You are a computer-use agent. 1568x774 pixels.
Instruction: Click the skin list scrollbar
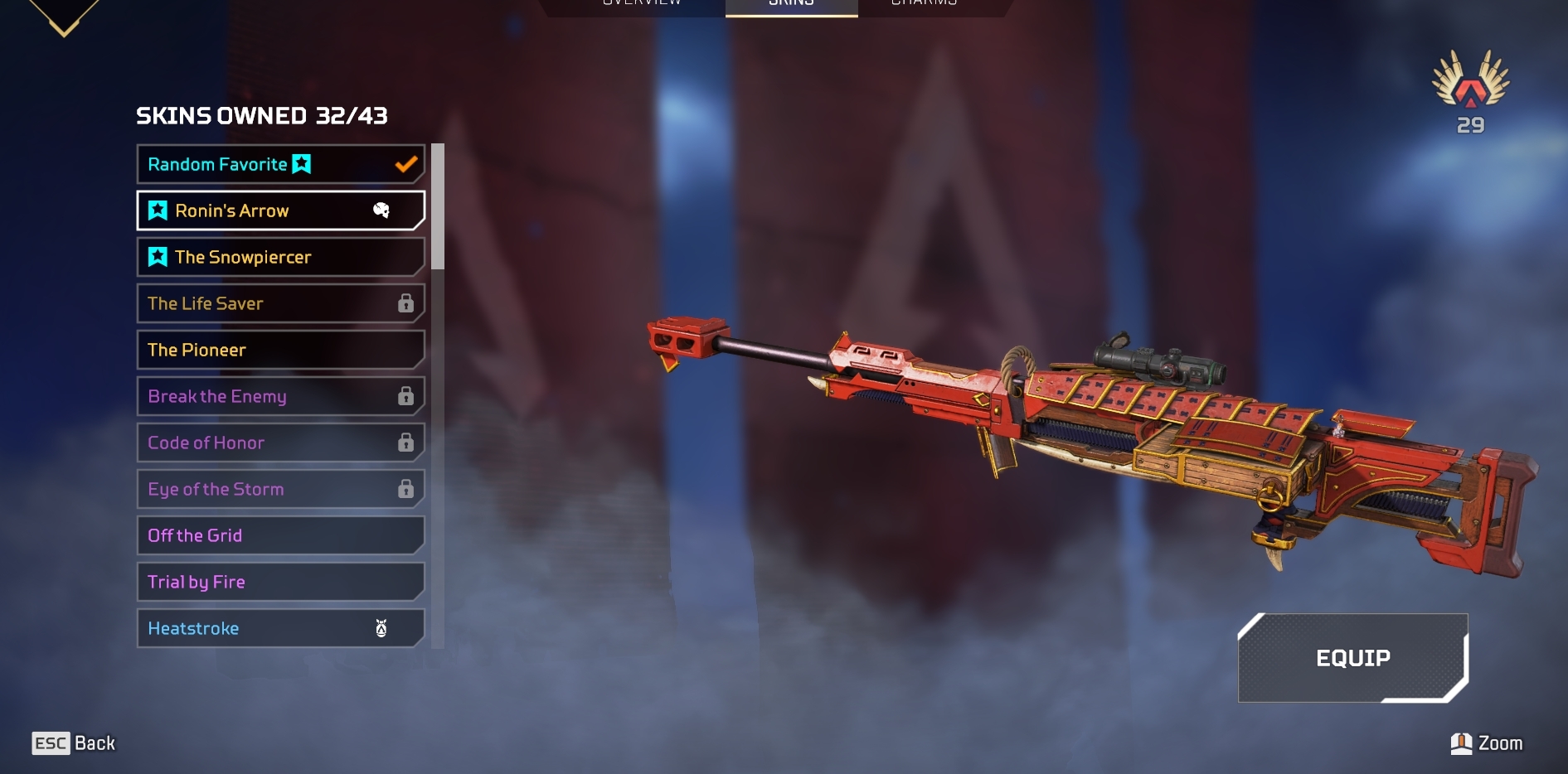pos(438,207)
